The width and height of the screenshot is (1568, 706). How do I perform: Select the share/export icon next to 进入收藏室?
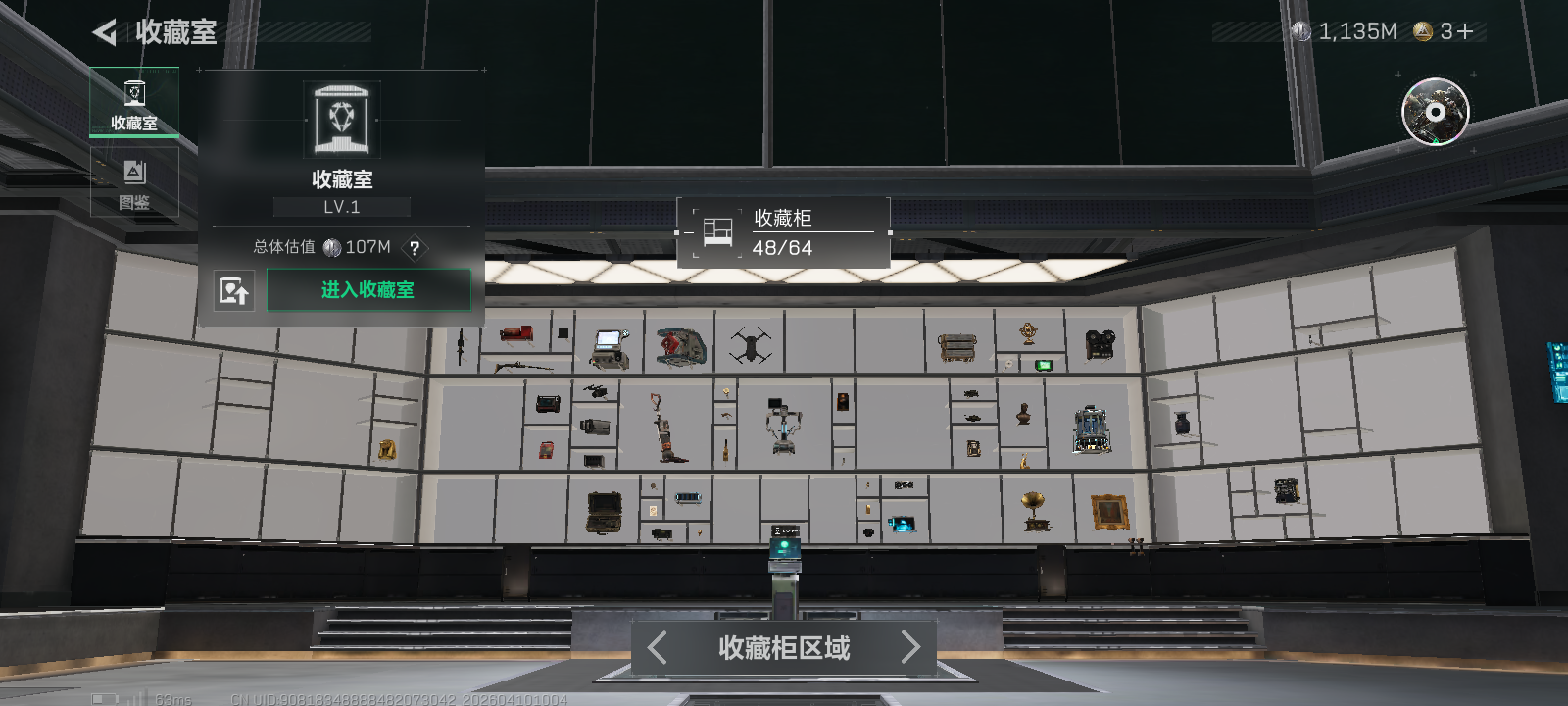tap(234, 290)
